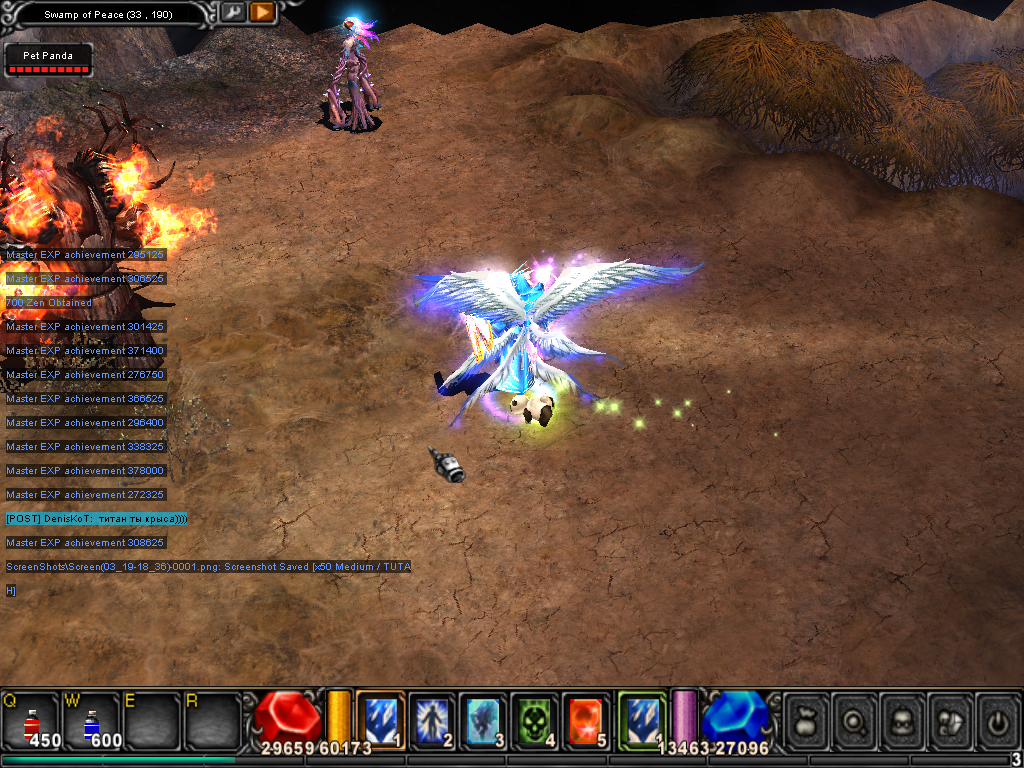1024x768 pixels.
Task: Open the bag inventory menu button
Action: [x=807, y=720]
